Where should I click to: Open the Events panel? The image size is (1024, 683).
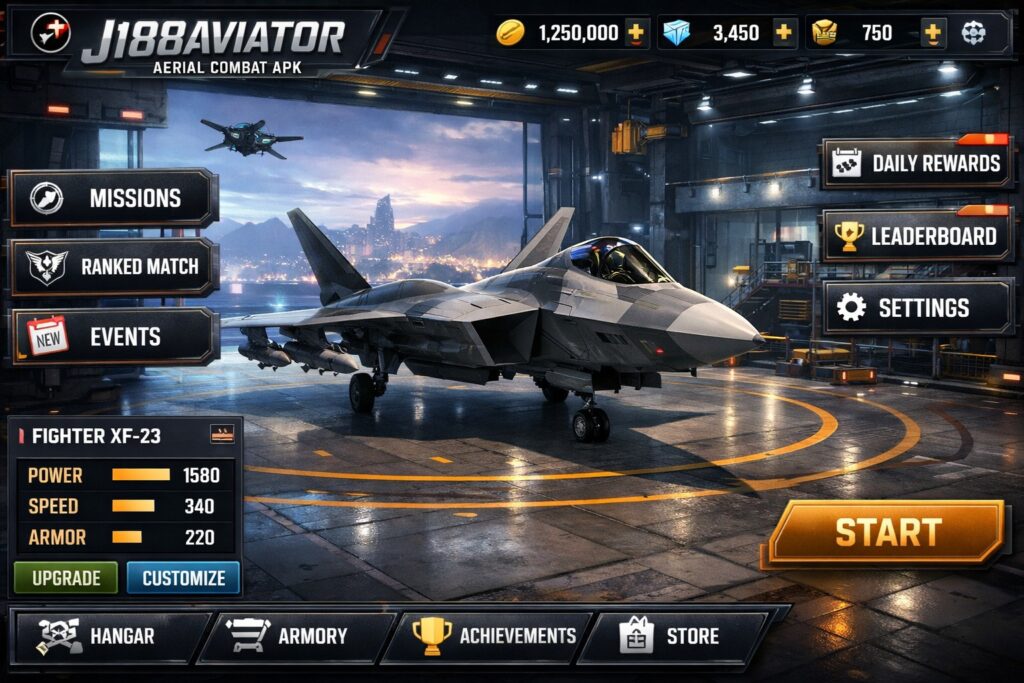[x=114, y=337]
